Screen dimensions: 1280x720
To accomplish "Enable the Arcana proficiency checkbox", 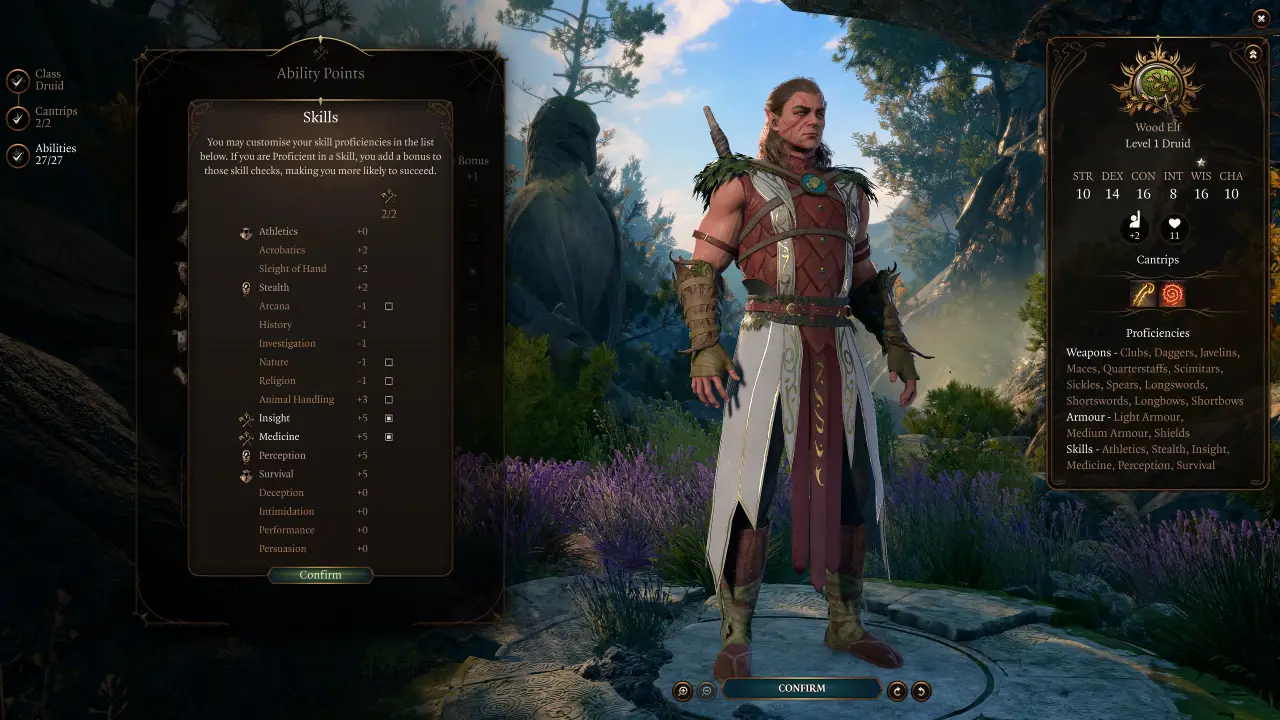I will [x=388, y=306].
